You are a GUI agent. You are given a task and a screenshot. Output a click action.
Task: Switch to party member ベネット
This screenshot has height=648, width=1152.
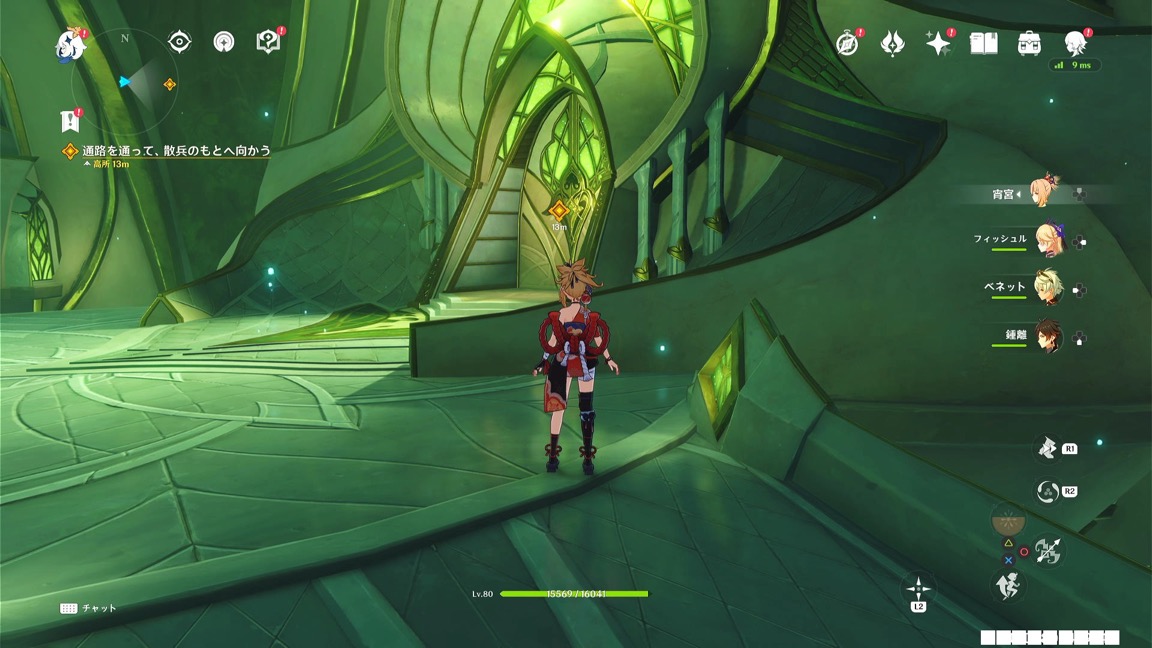coord(1047,288)
